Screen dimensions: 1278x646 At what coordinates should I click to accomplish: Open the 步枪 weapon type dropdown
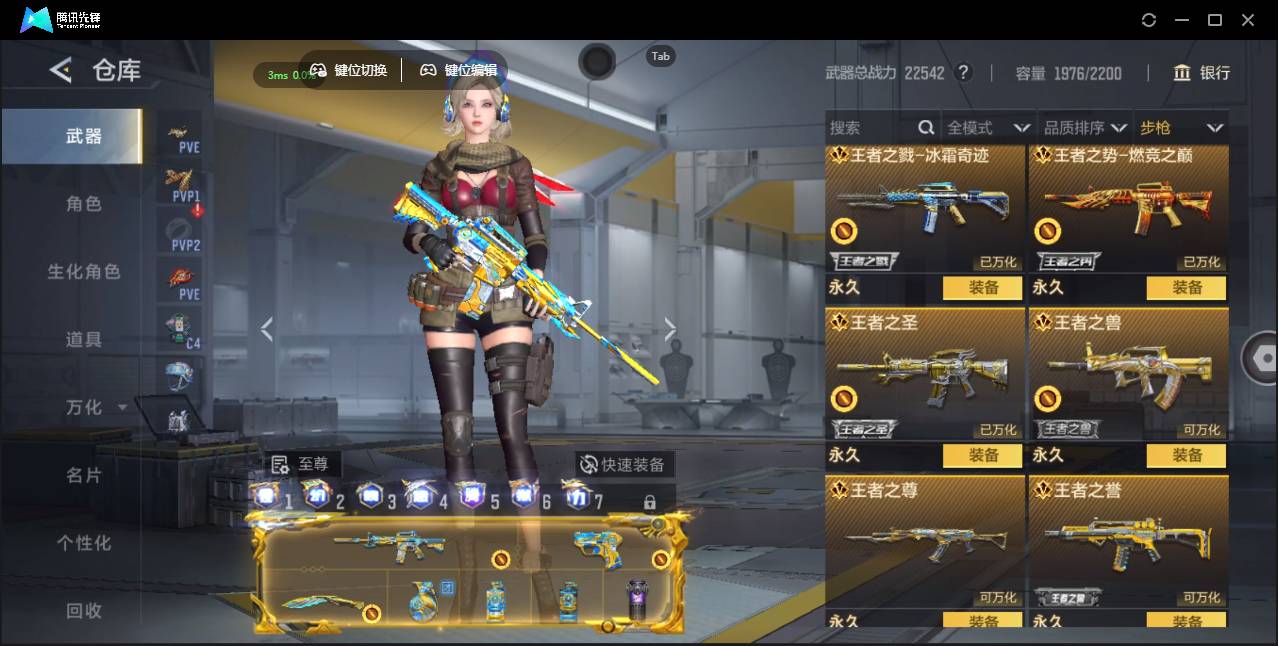point(1181,128)
